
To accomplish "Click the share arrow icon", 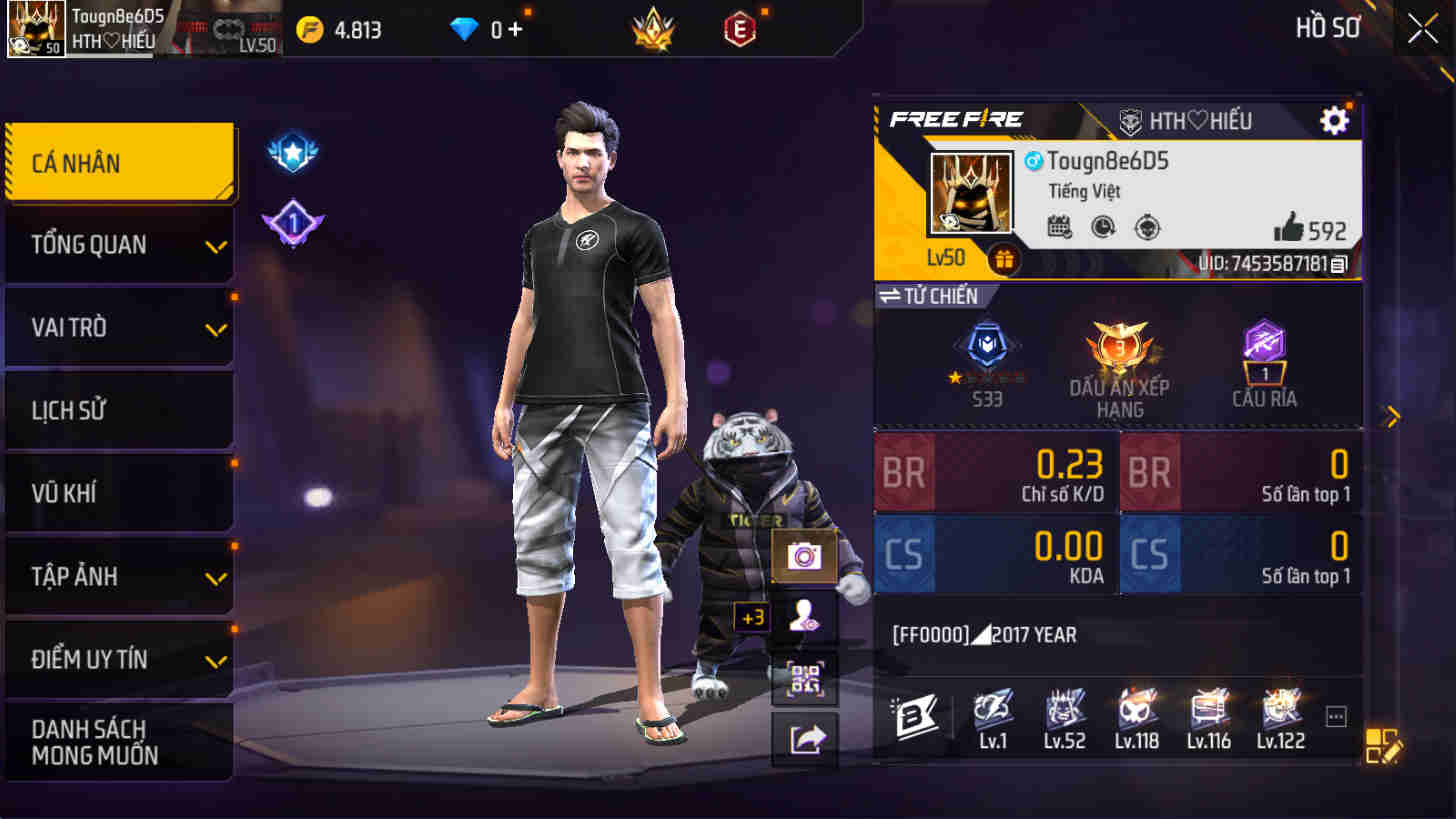I will pos(803,738).
